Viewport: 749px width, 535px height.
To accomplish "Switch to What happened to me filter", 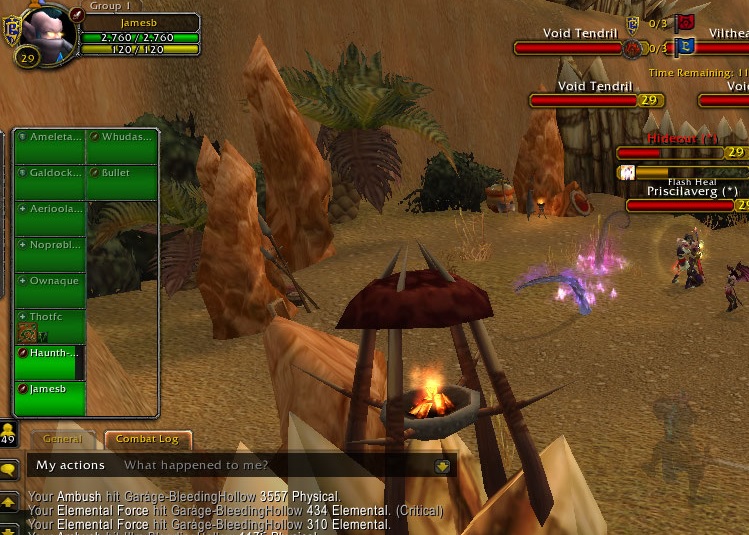I will coord(196,465).
